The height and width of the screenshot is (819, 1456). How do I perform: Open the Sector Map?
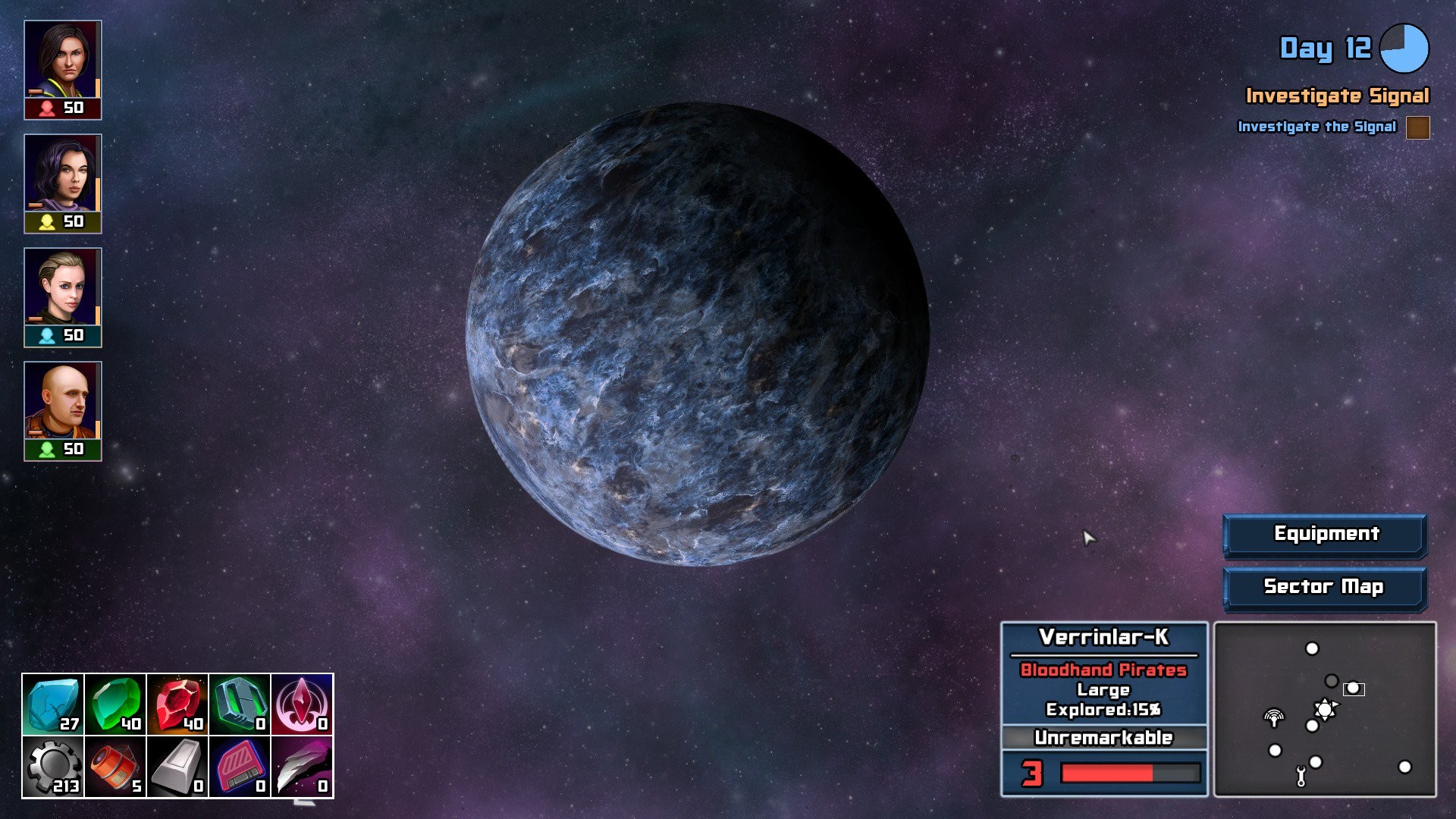1324,586
